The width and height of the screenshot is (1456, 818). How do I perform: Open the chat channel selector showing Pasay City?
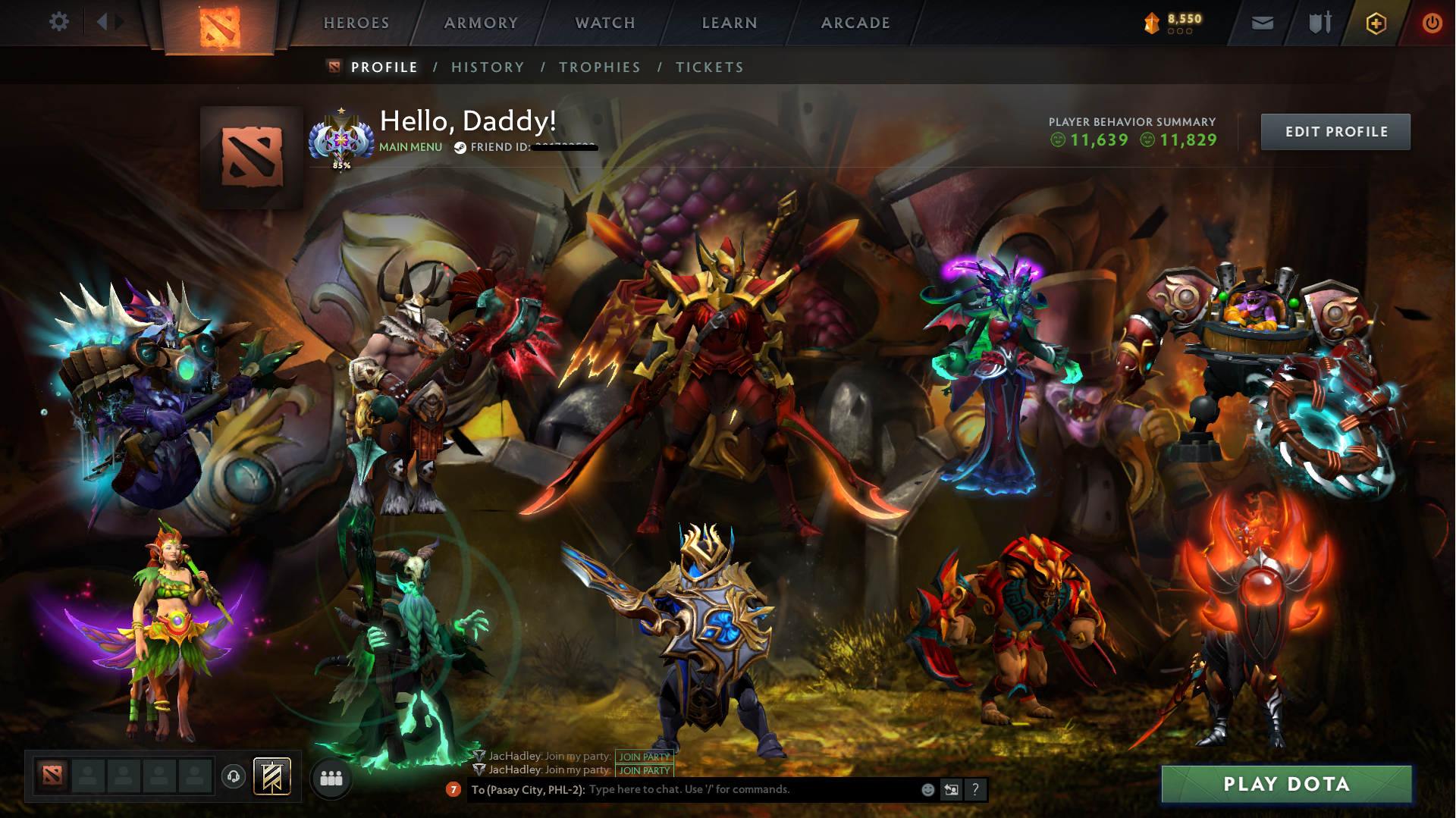point(526,789)
